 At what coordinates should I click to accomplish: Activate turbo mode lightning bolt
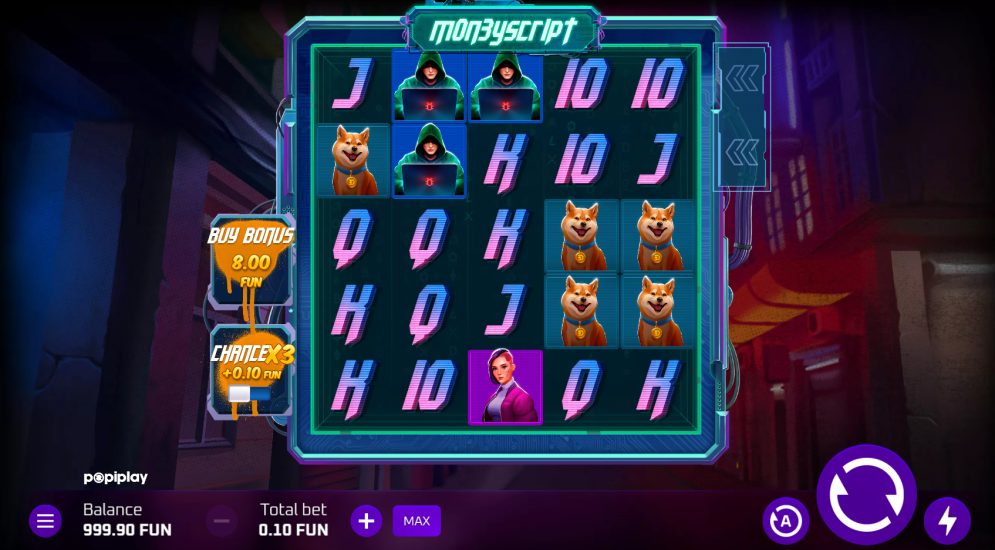tap(946, 521)
